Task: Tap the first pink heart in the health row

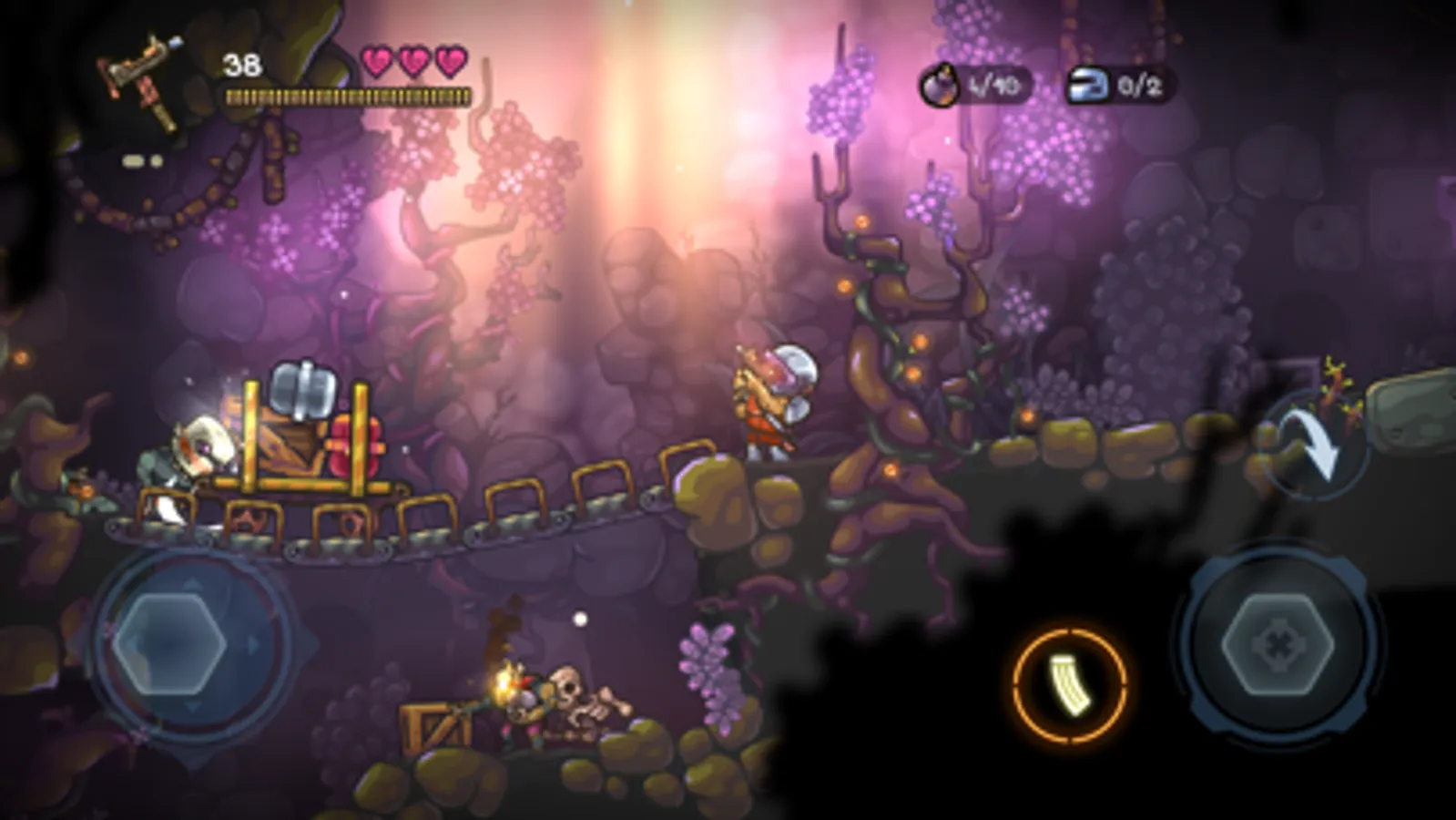Action: pos(374,59)
